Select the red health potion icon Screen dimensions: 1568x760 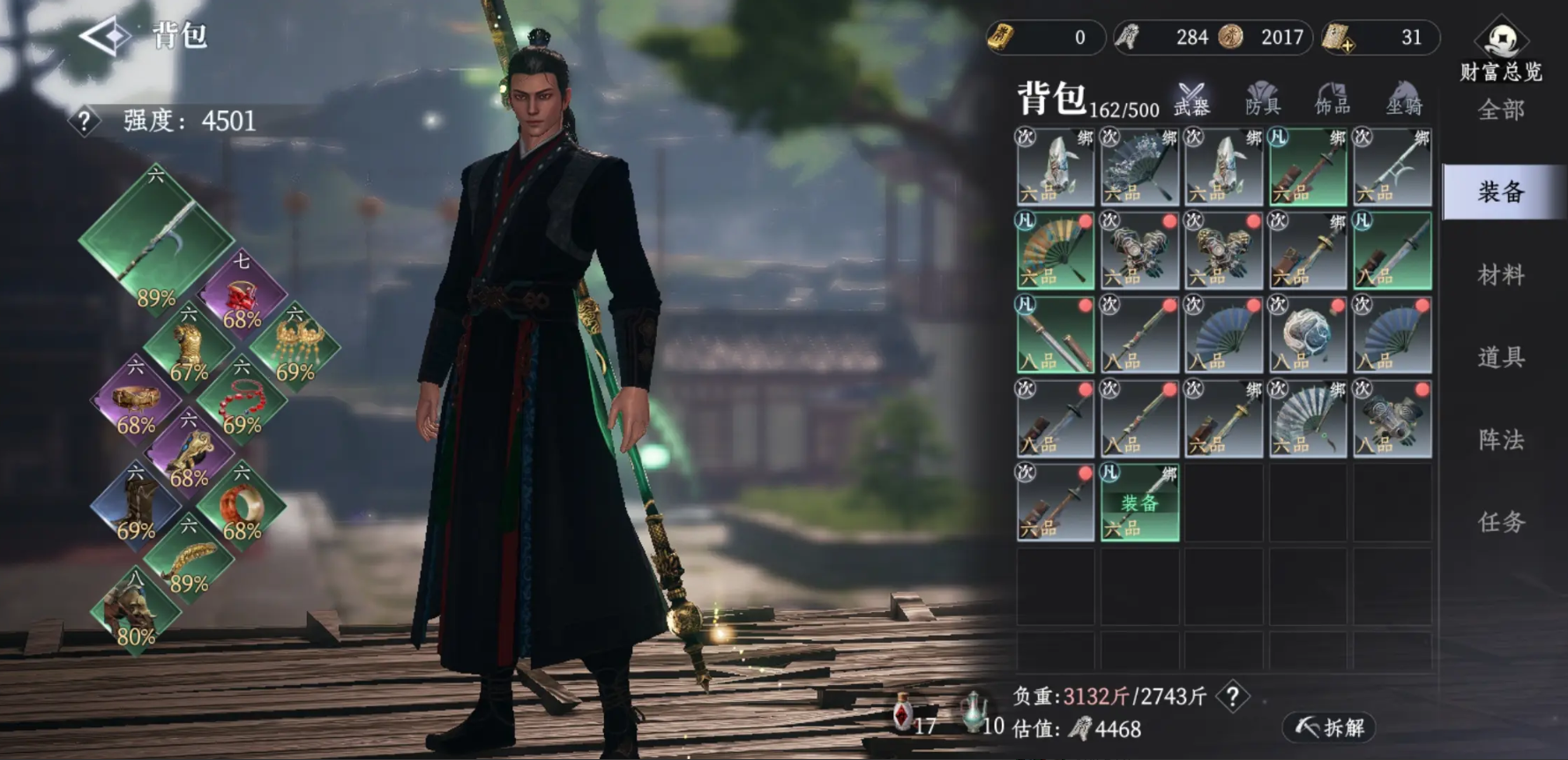point(903,712)
